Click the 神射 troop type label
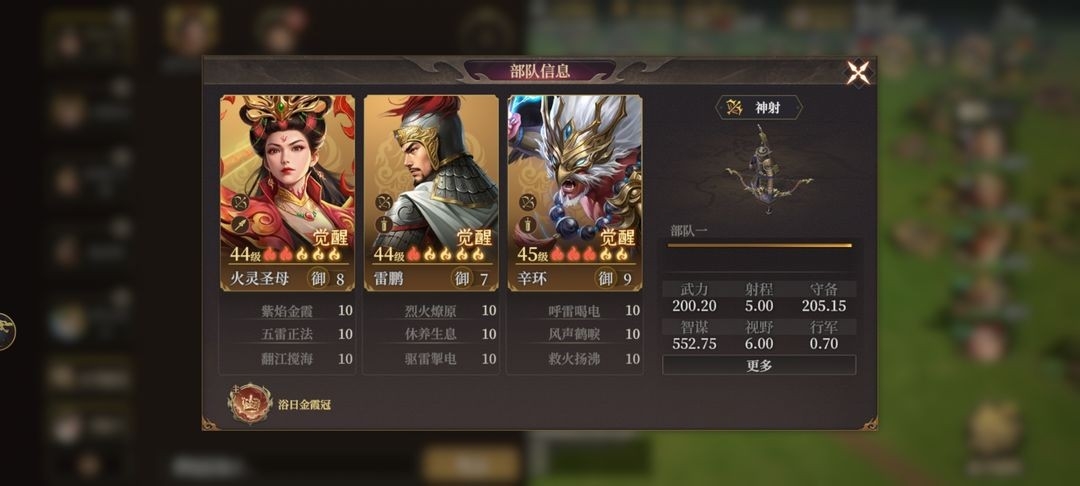Image resolution: width=1080 pixels, height=486 pixels. click(759, 107)
